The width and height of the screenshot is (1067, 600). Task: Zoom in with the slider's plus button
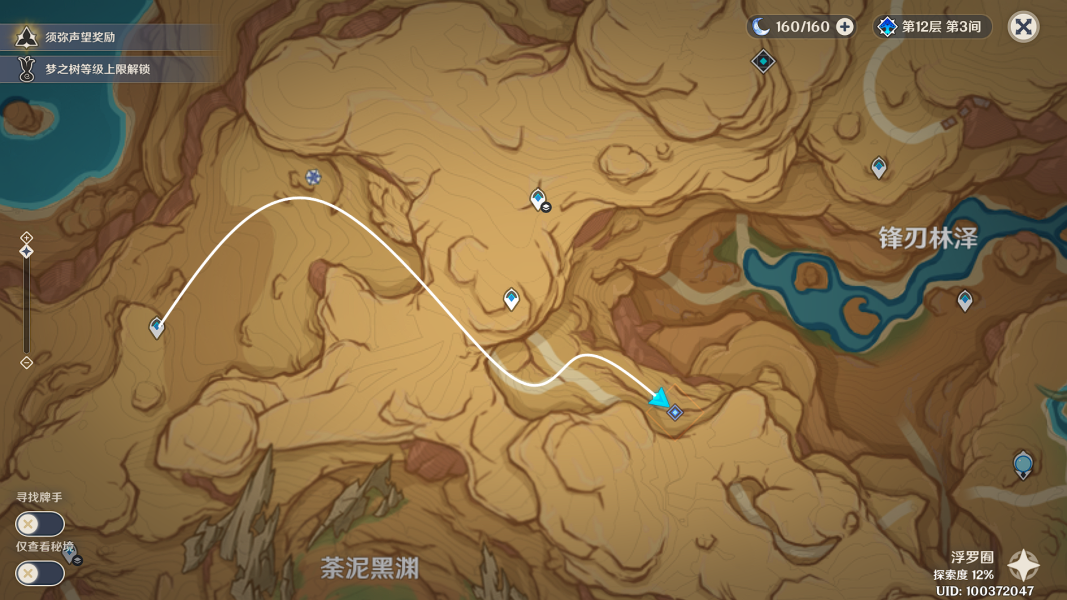pyautogui.click(x=27, y=237)
